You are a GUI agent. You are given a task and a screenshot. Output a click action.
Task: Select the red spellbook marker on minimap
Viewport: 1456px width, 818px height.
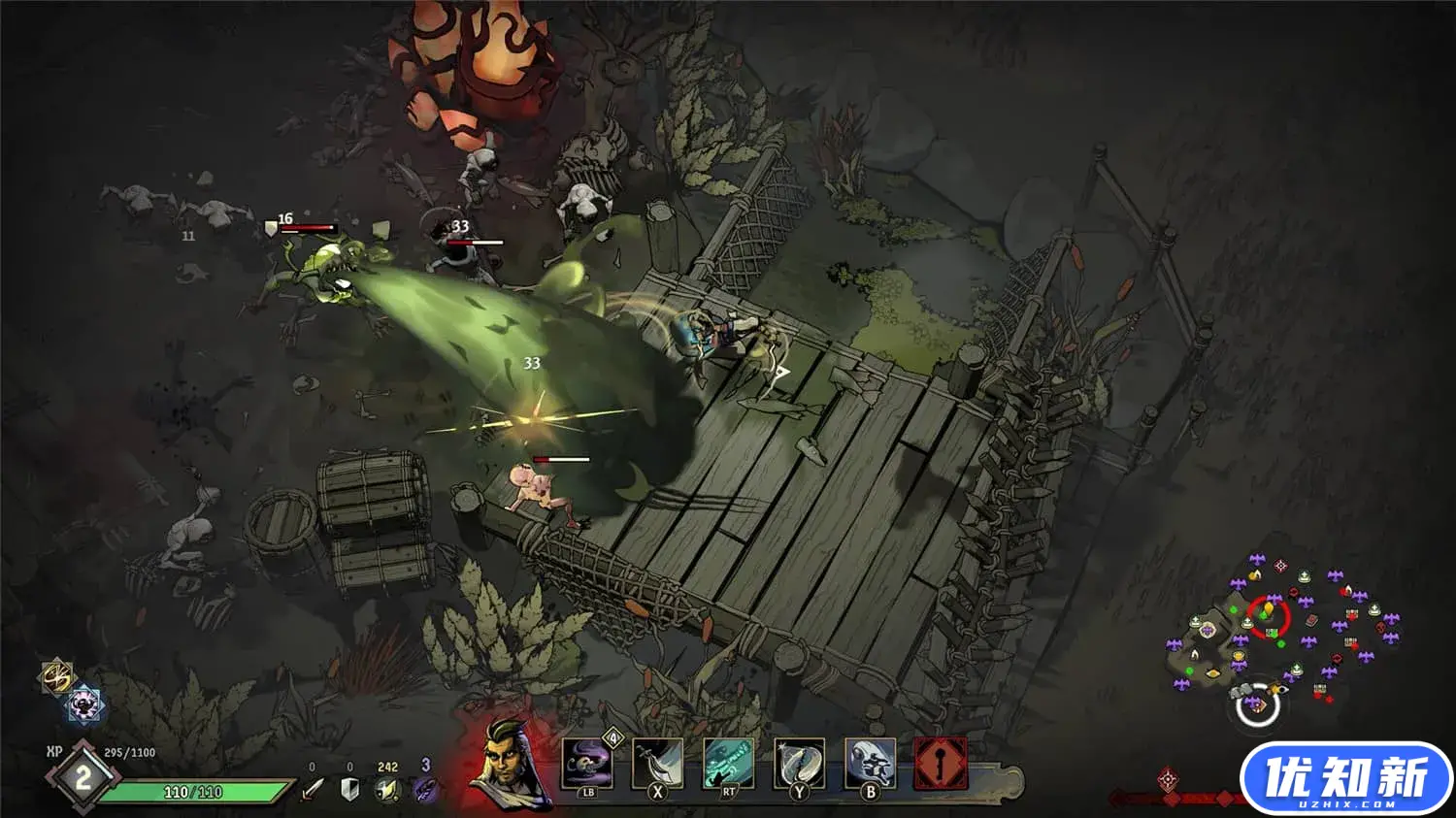tap(1310, 620)
